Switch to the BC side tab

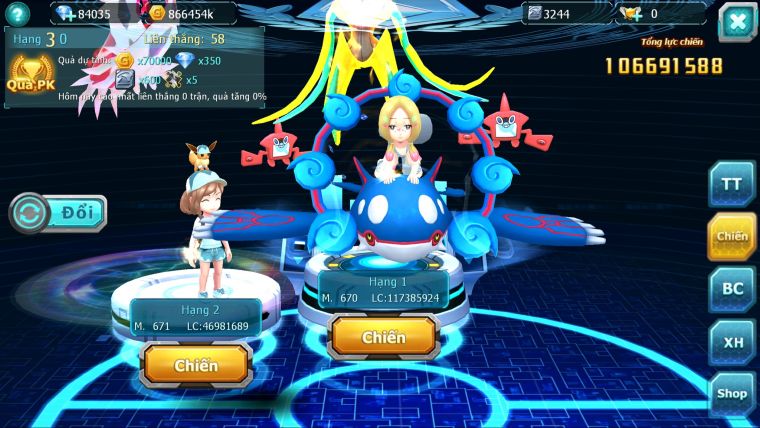click(x=731, y=288)
